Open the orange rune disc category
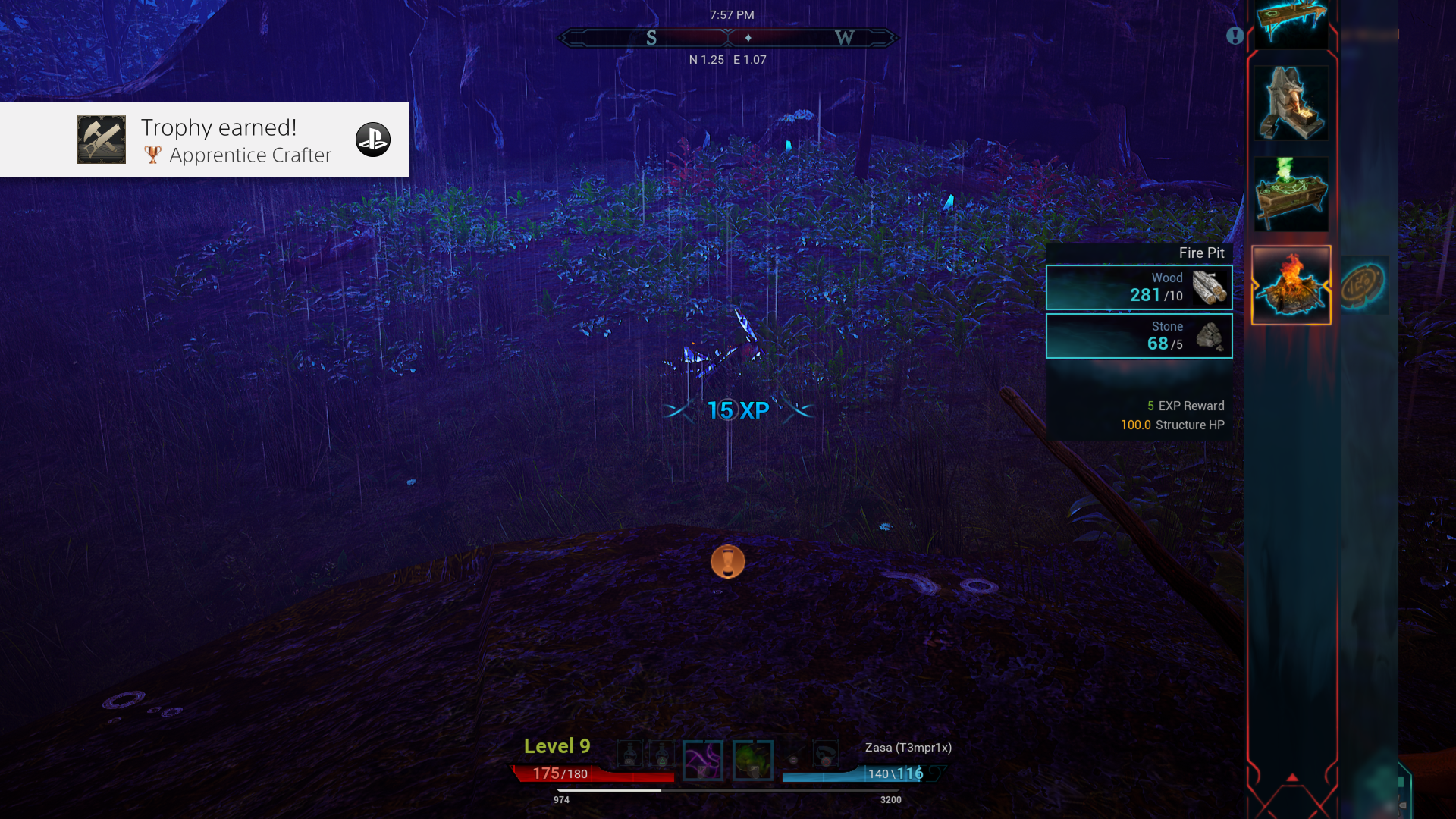This screenshot has width=1456, height=819. [x=1364, y=285]
